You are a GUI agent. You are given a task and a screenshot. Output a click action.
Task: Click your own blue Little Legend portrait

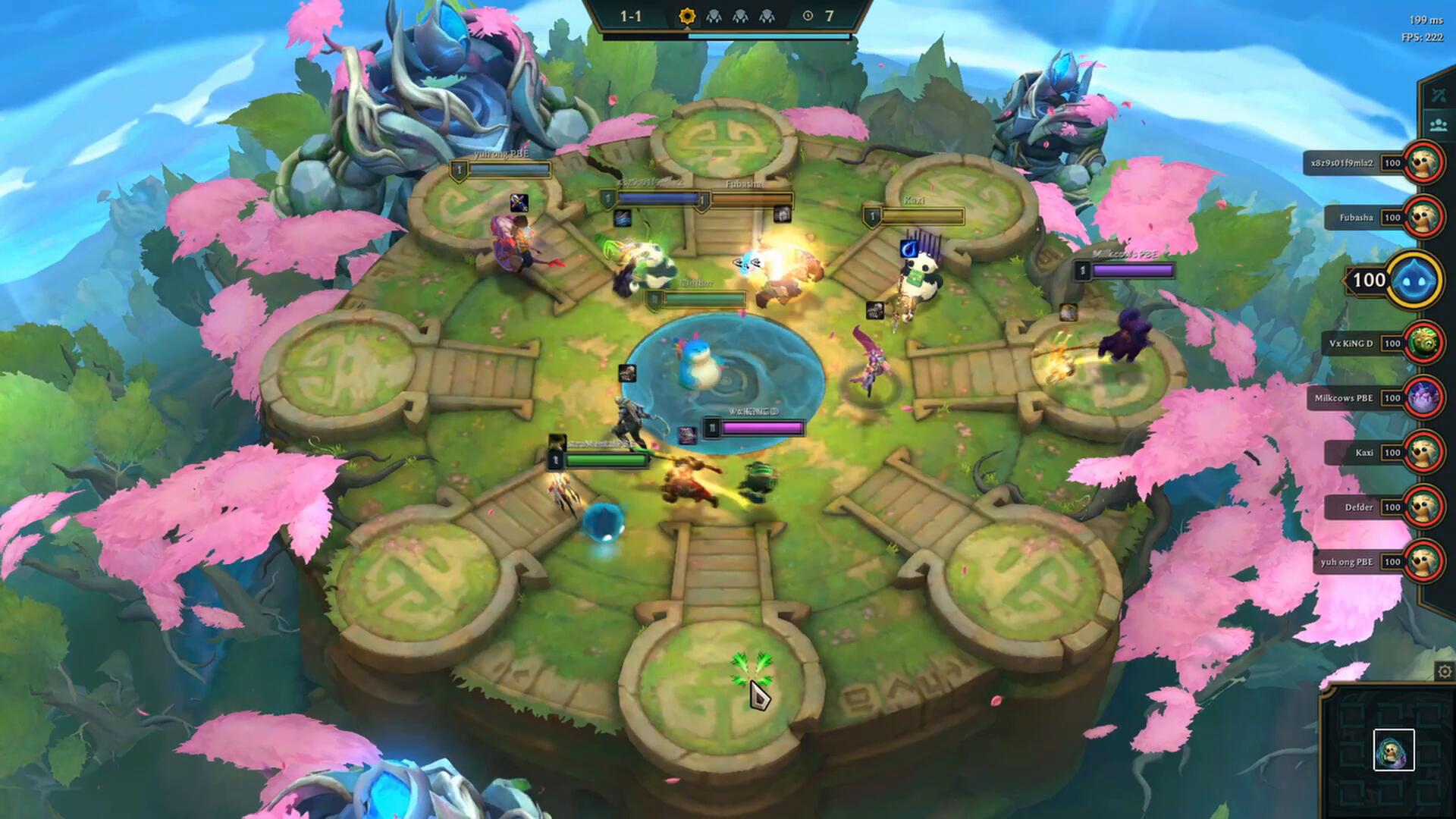[1415, 281]
